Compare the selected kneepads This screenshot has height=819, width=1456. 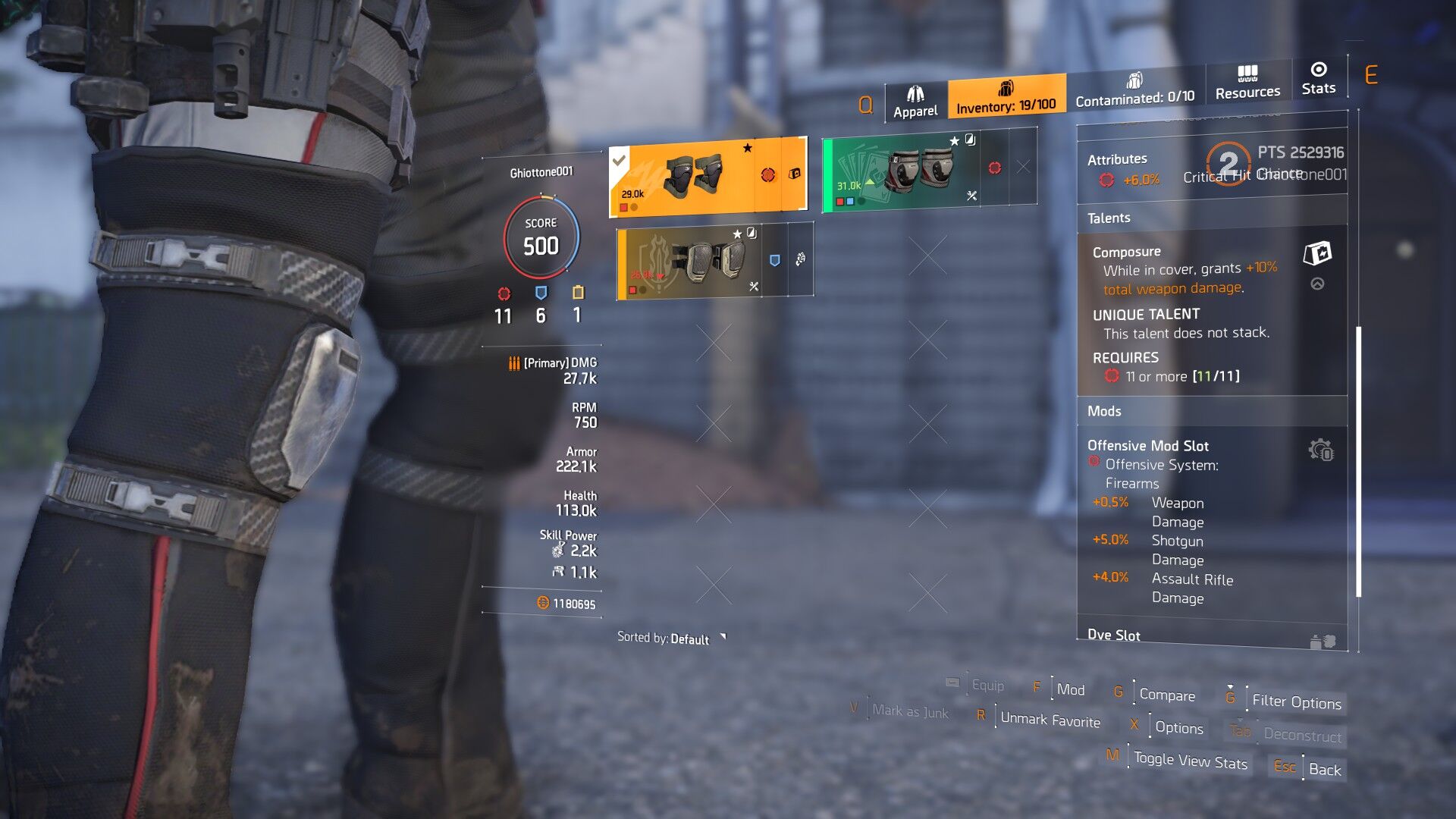(x=1166, y=695)
